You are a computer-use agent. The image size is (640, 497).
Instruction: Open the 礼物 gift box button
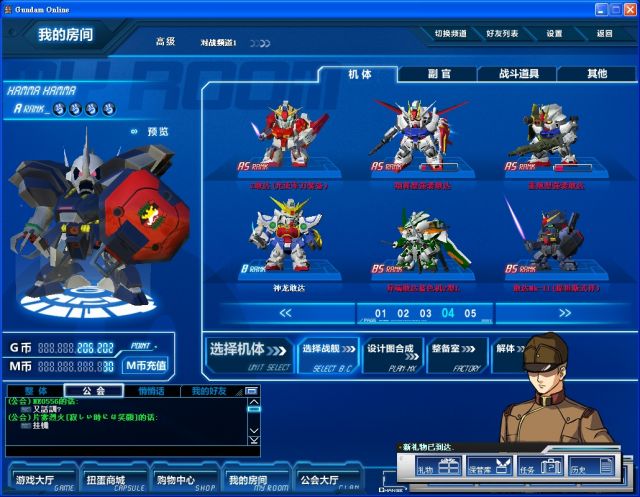(437, 466)
